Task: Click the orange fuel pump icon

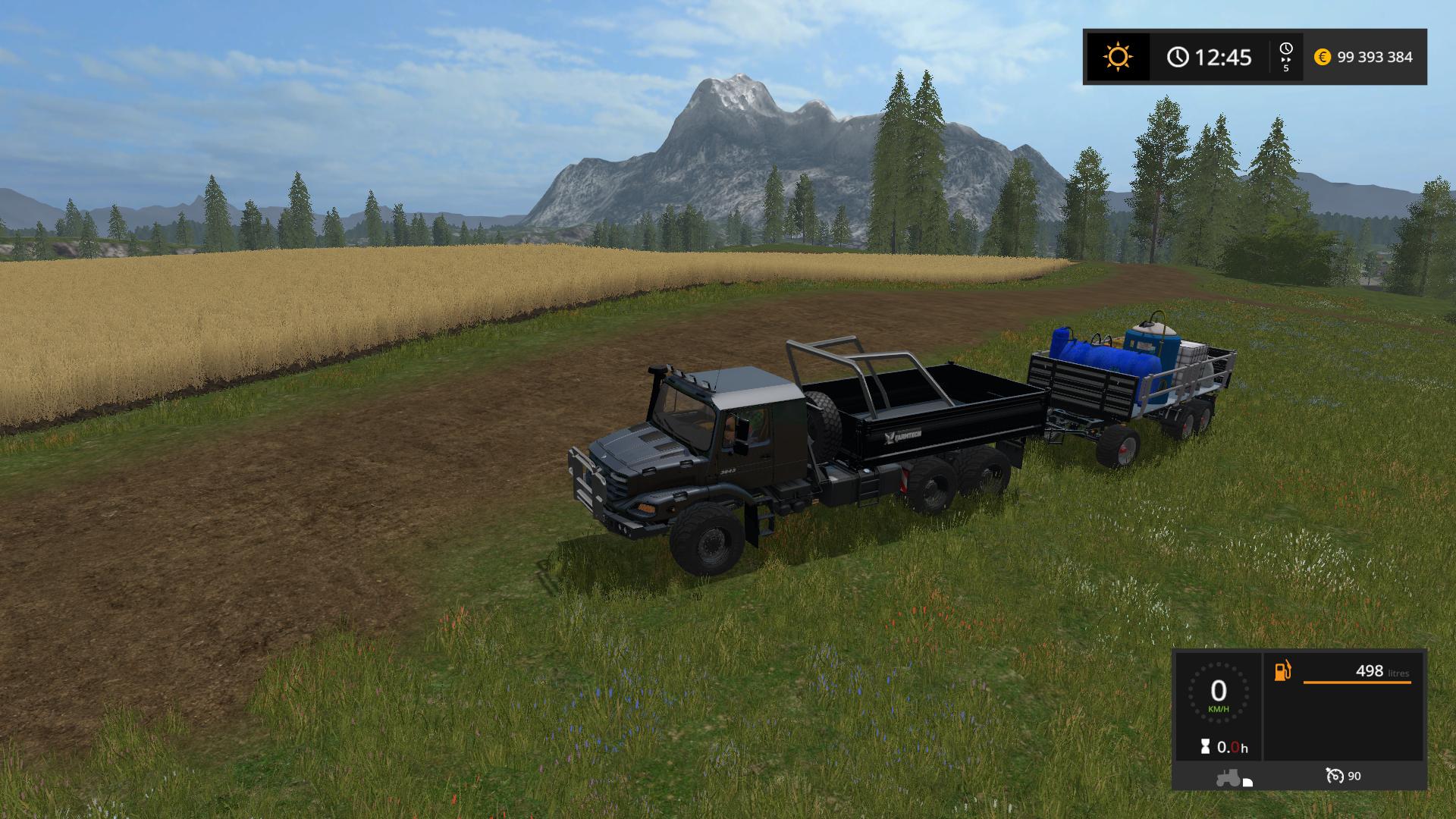Action: click(1282, 671)
